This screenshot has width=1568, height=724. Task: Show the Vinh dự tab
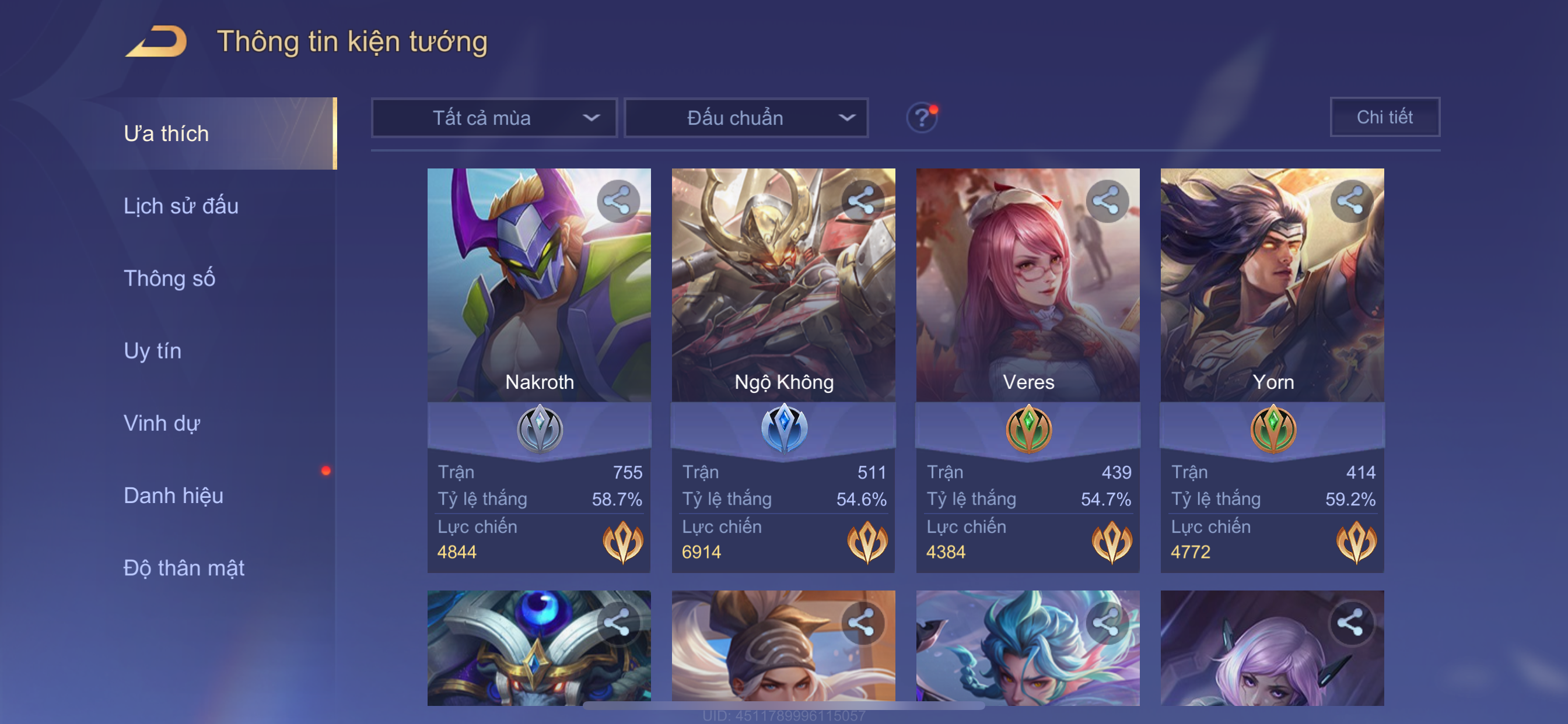162,423
